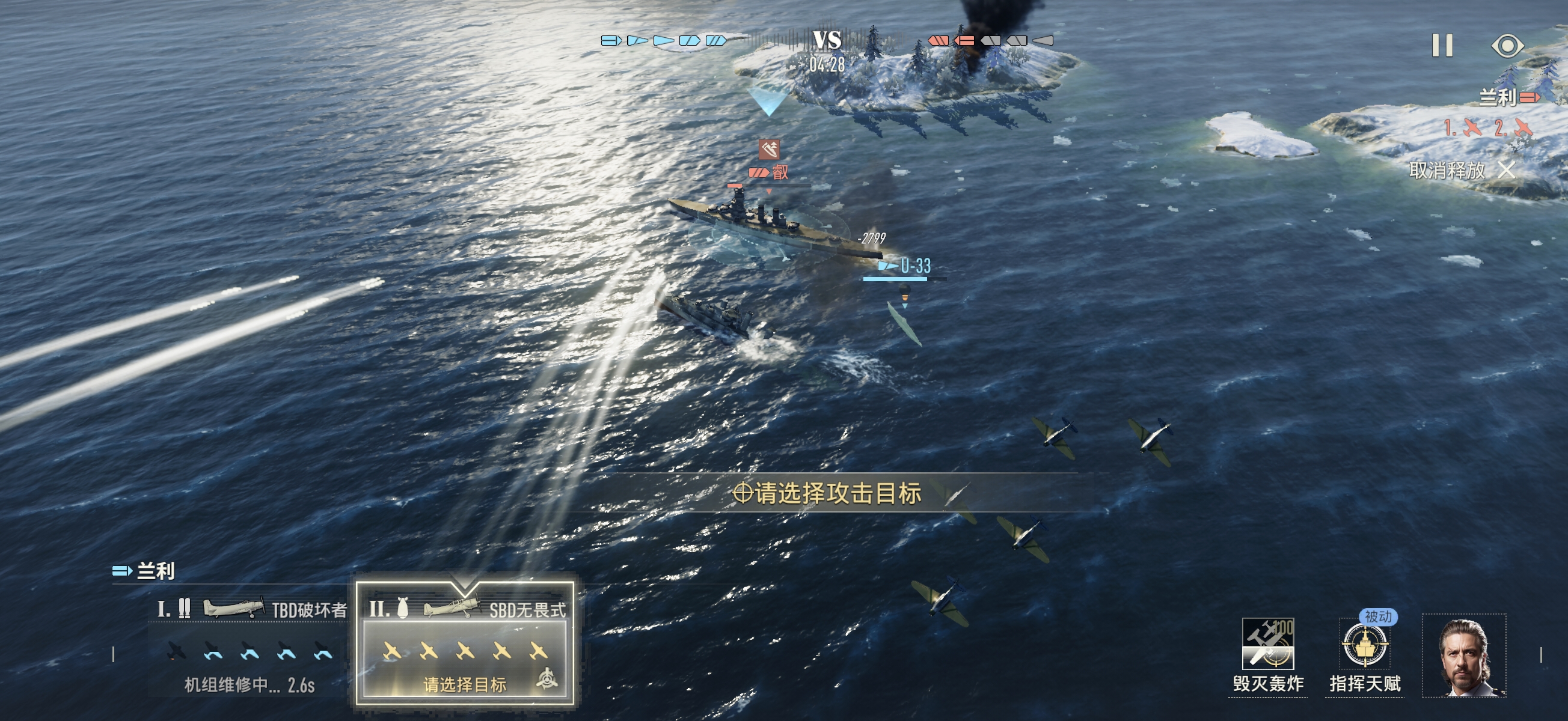The width and height of the screenshot is (1568, 721).
Task: Toggle the eye view icon
Action: point(1507,46)
